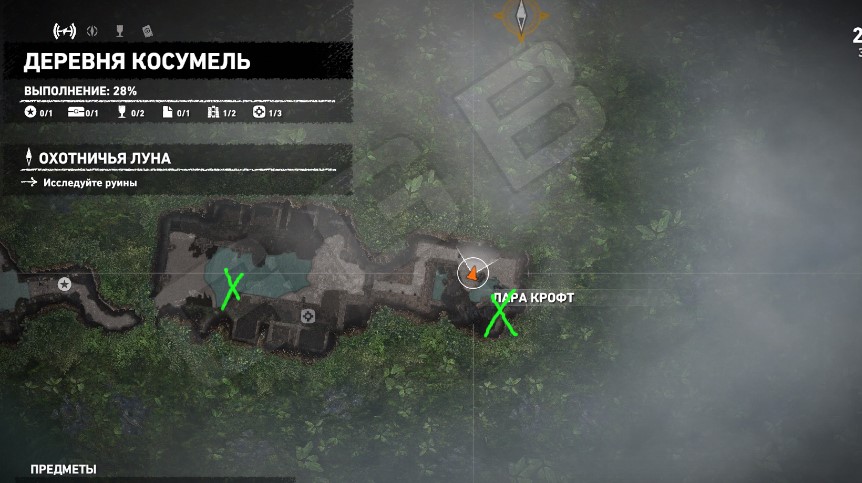862x483 pixels.
Task: Click the Lara Croft player marker
Action: click(473, 271)
